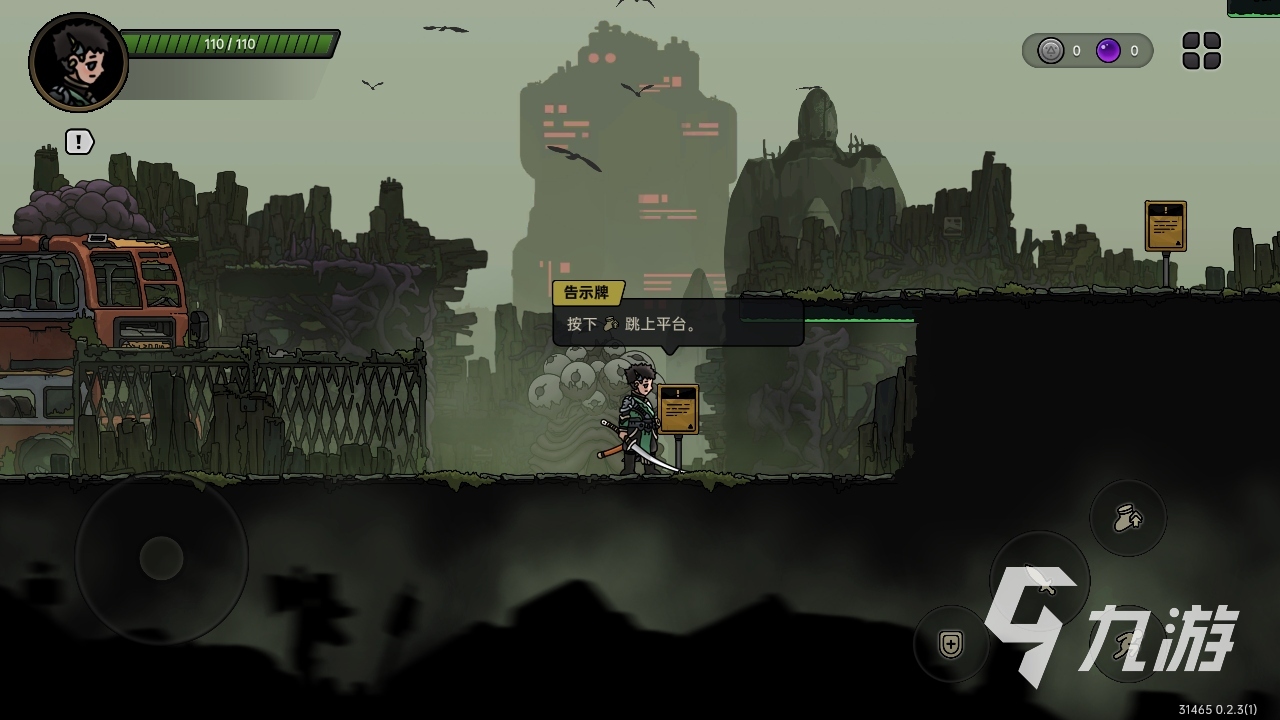The image size is (1280, 720).
Task: Tap the boot jump button
Action: (1128, 518)
